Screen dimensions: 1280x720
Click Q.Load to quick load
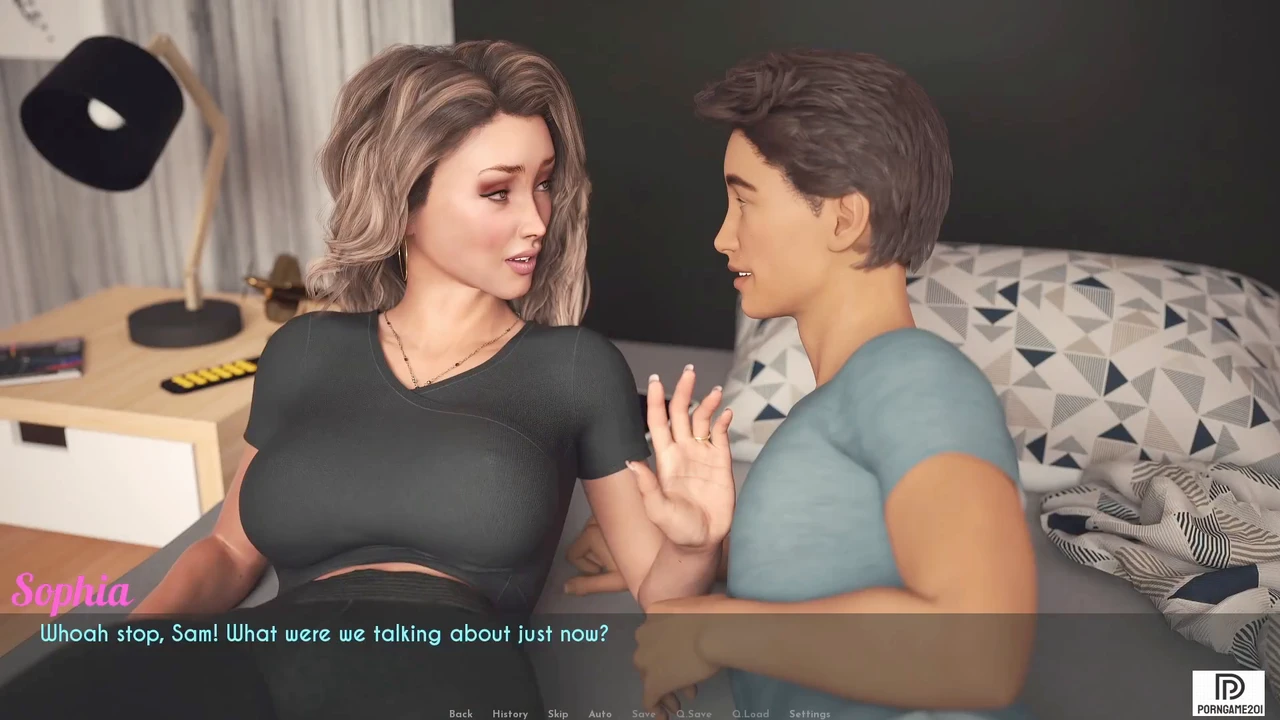[x=750, y=713]
